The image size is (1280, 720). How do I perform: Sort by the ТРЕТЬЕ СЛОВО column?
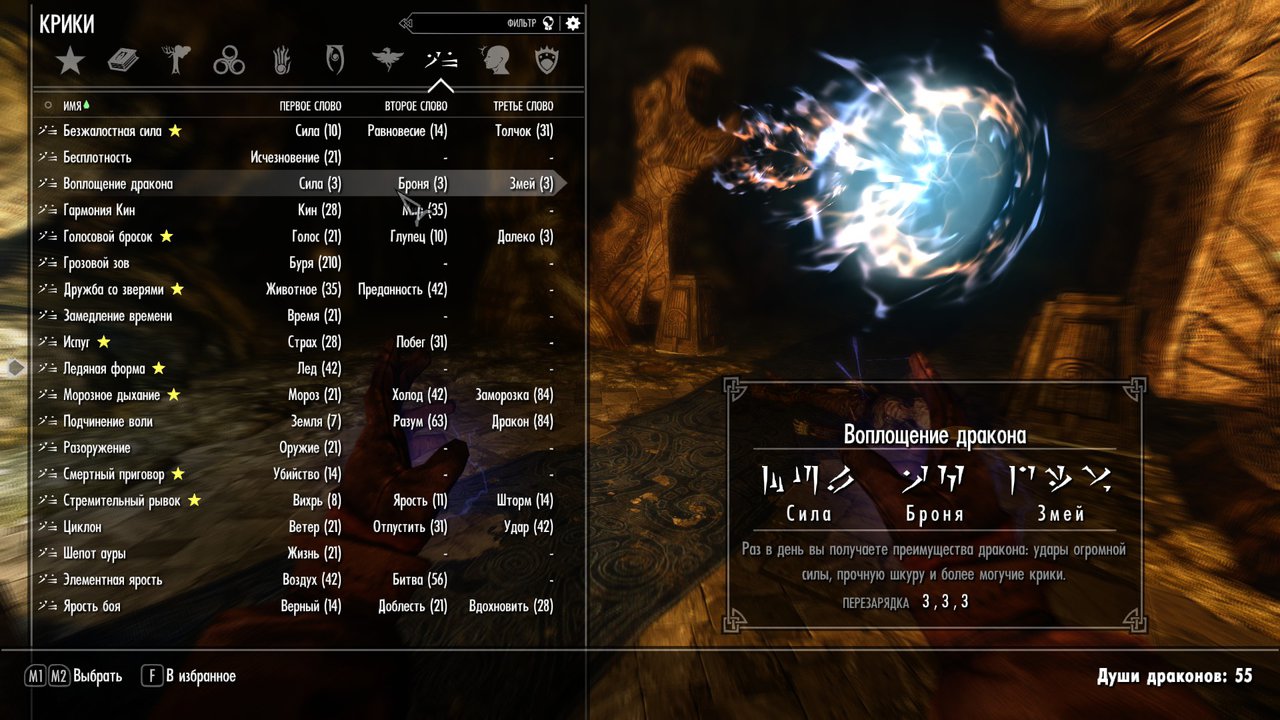tap(523, 105)
